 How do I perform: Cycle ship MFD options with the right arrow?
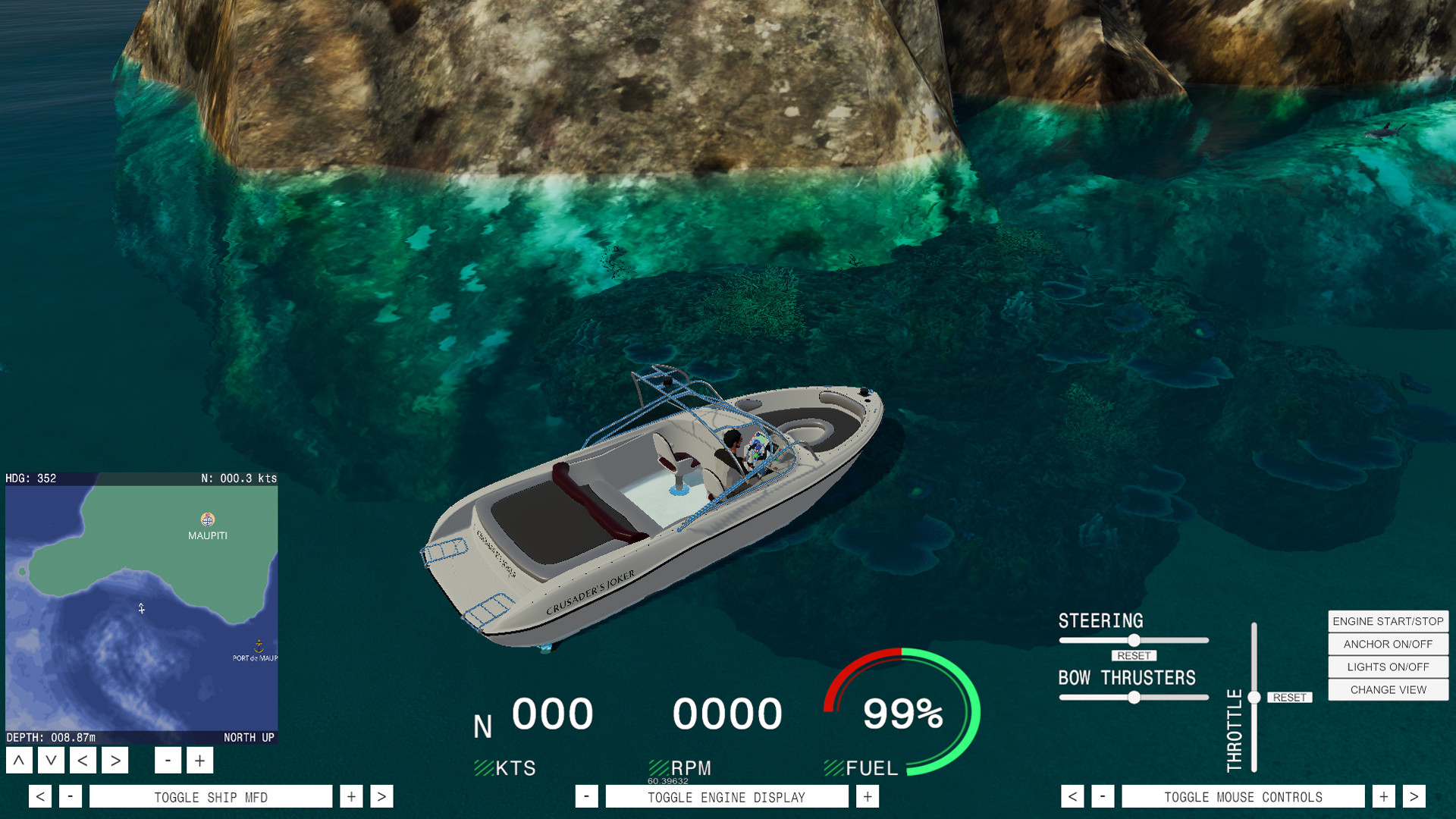pos(381,796)
